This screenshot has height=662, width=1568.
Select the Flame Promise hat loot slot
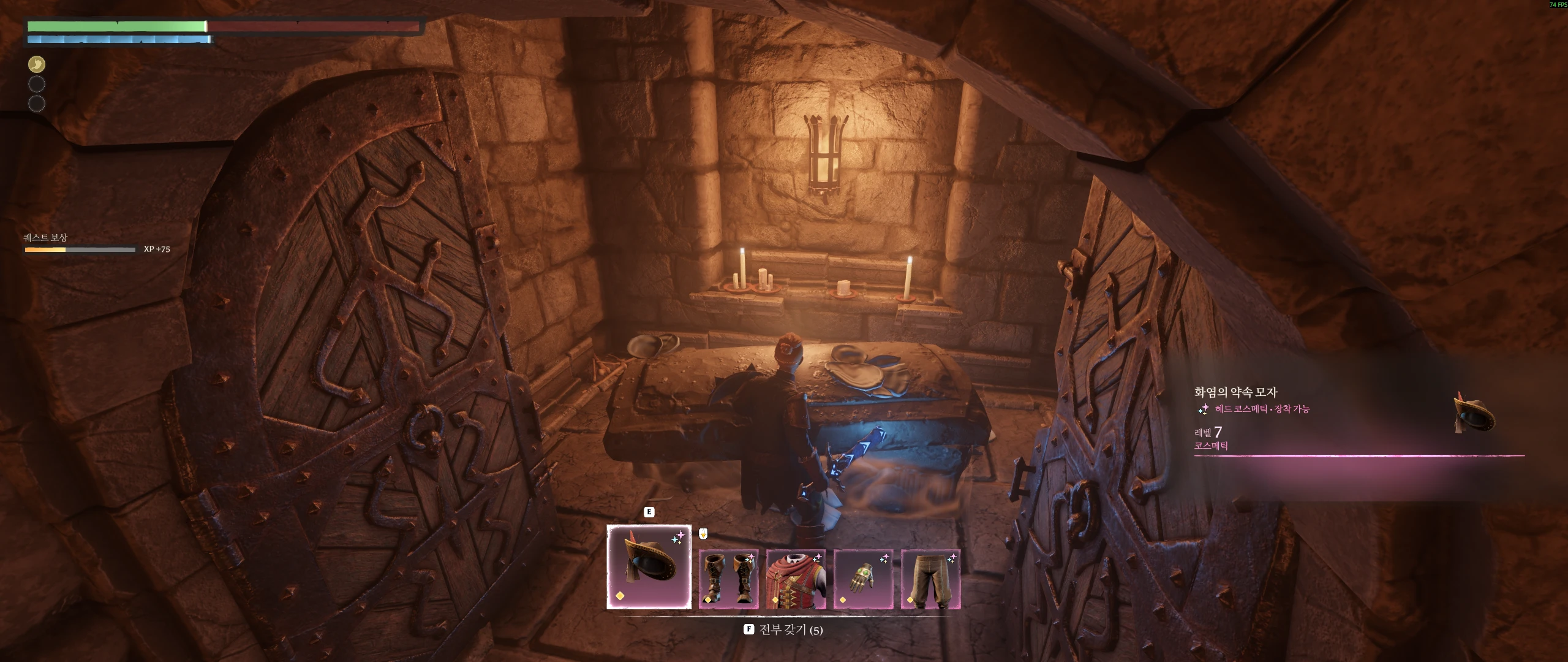click(649, 566)
